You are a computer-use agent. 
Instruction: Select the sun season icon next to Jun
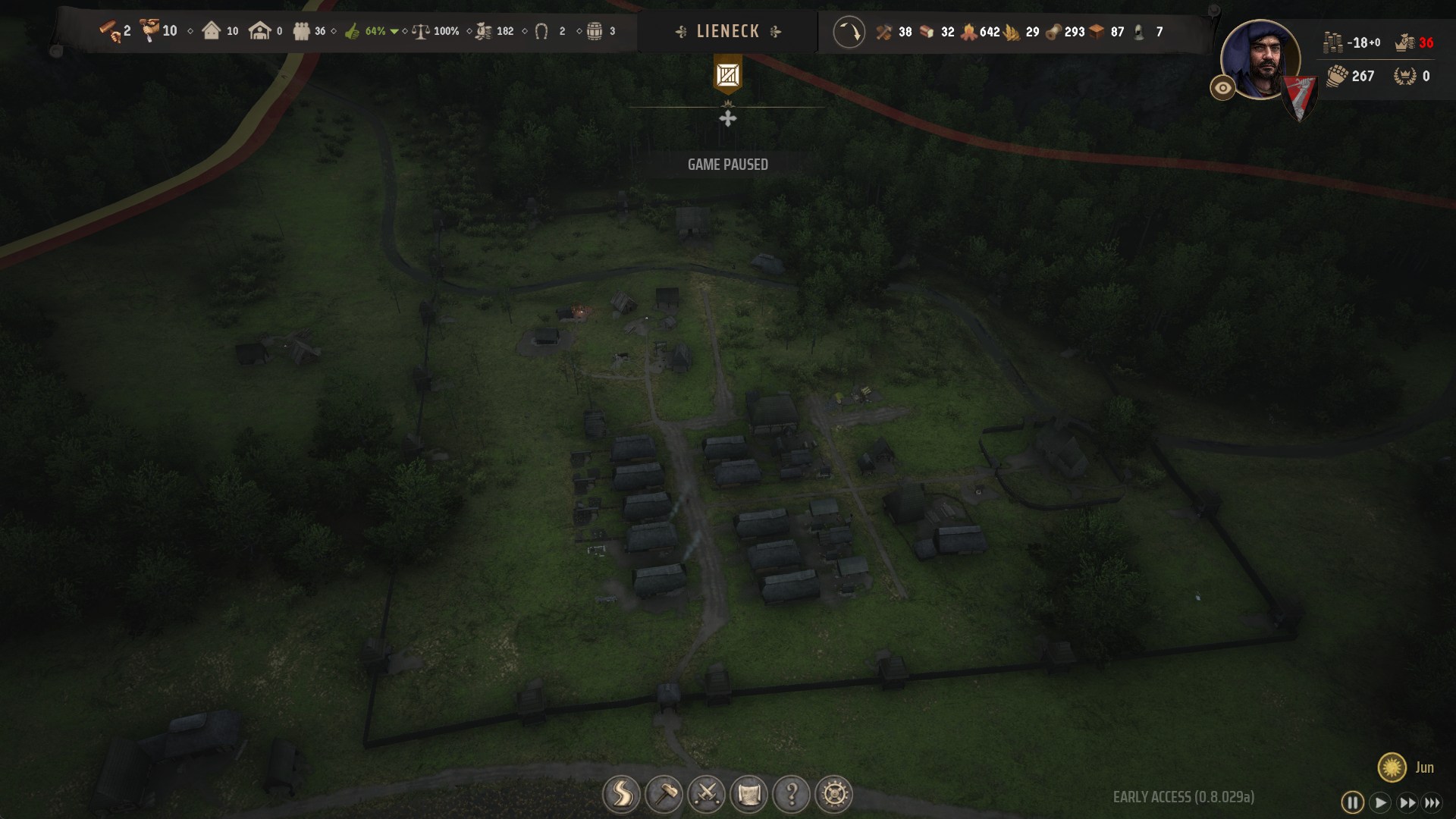1392,767
